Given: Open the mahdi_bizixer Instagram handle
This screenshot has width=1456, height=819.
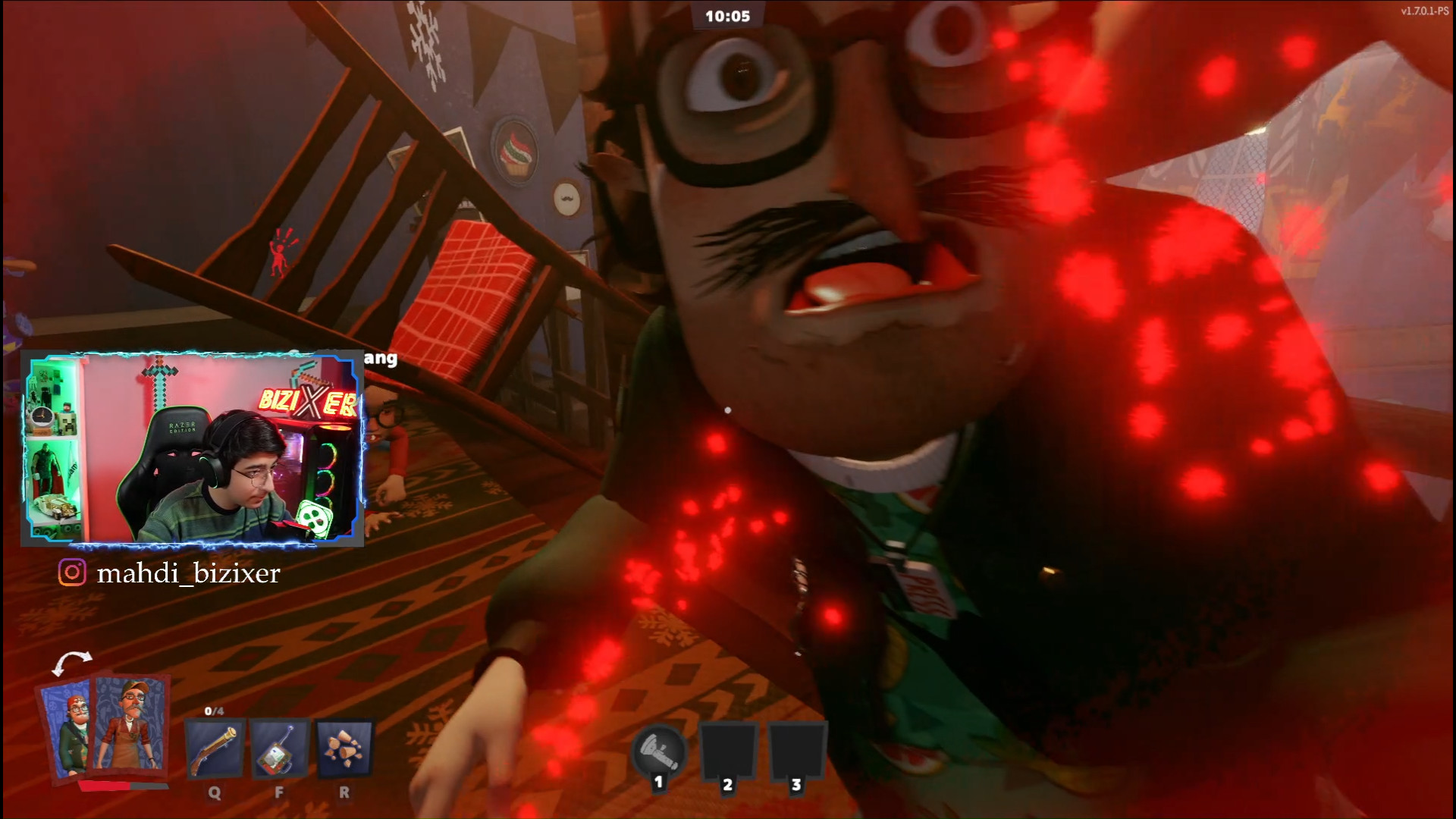Looking at the screenshot, I should click(188, 573).
